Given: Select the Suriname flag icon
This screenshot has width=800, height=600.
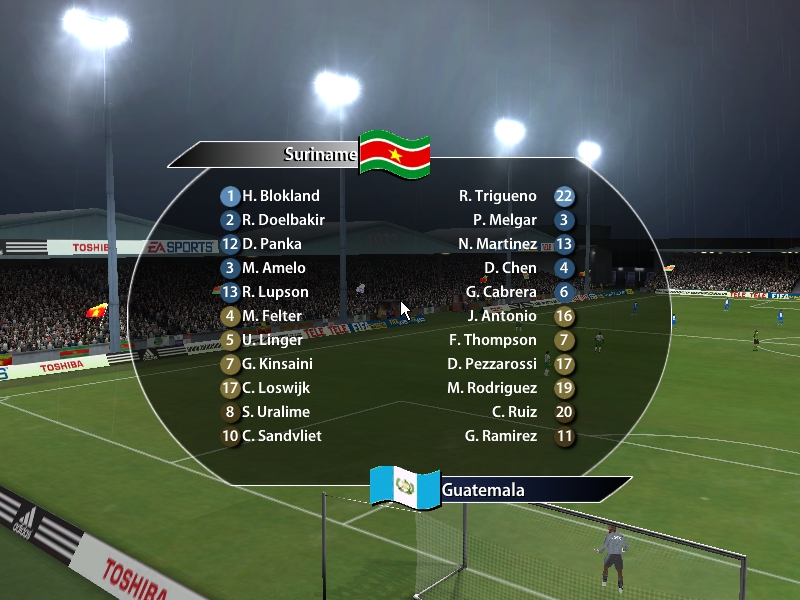Looking at the screenshot, I should (394, 154).
